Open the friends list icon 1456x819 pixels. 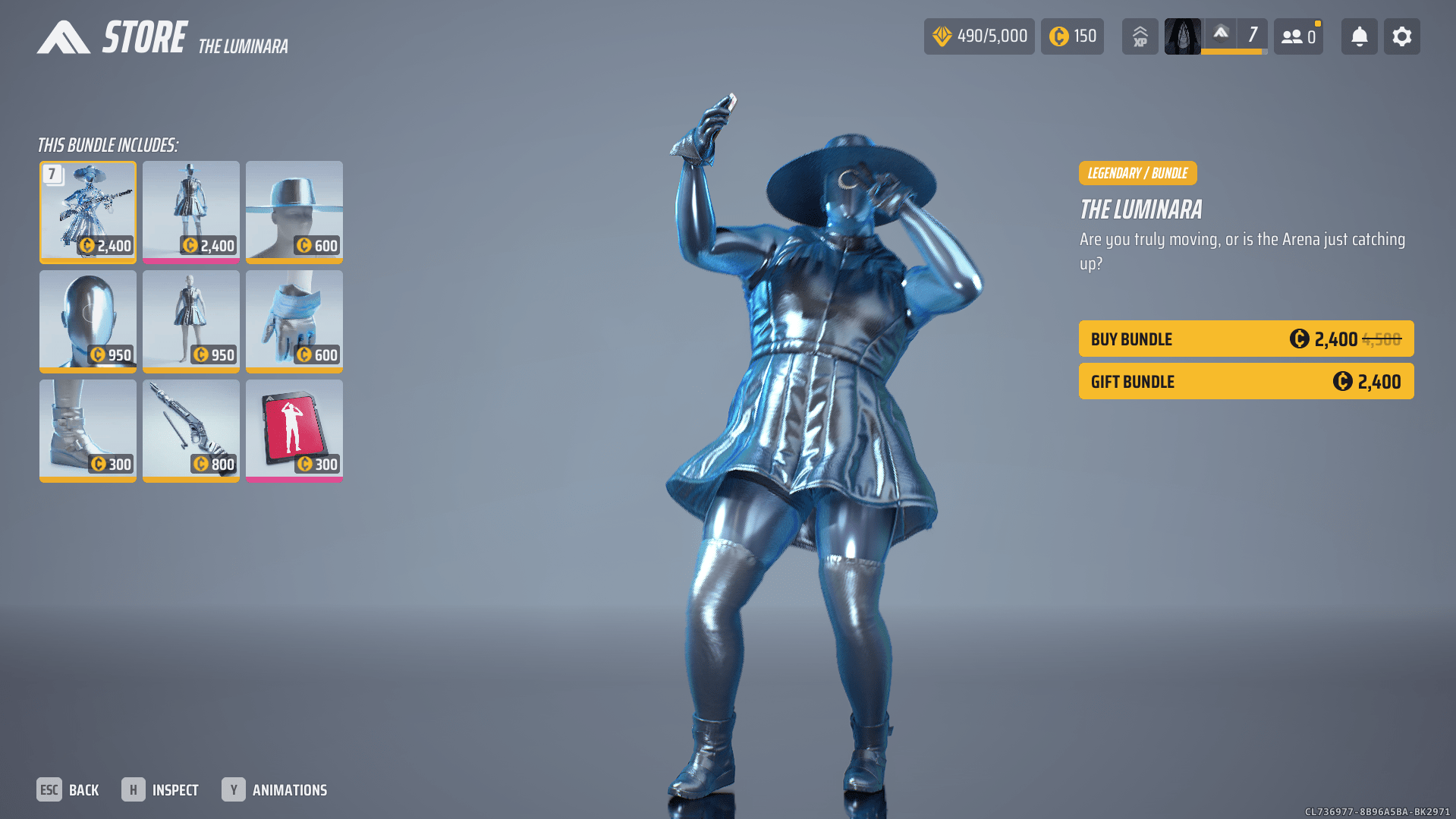point(1298,36)
